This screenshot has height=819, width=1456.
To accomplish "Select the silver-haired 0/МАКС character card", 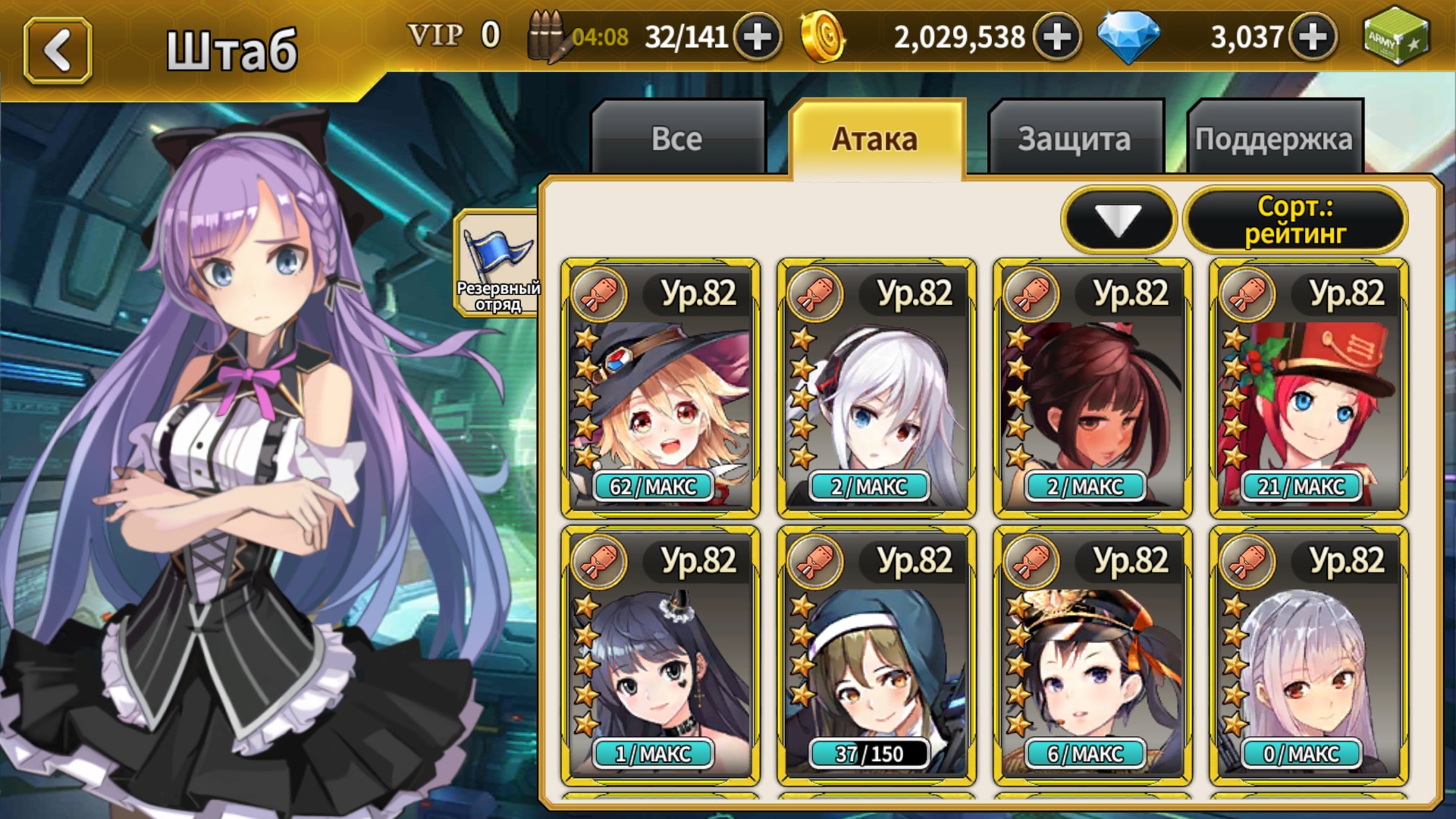I will click(1309, 656).
